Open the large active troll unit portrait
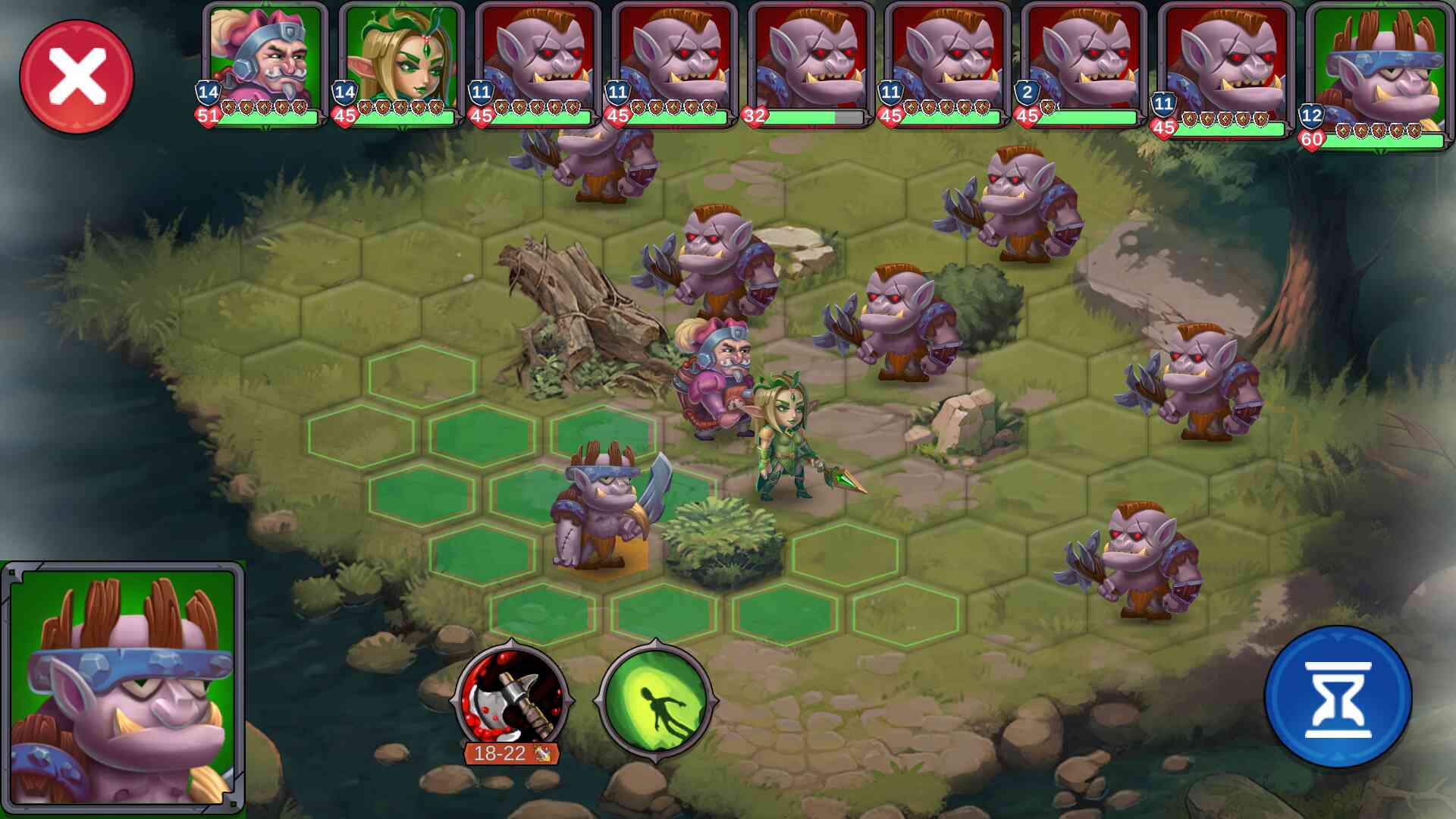The width and height of the screenshot is (1456, 819). click(123, 687)
